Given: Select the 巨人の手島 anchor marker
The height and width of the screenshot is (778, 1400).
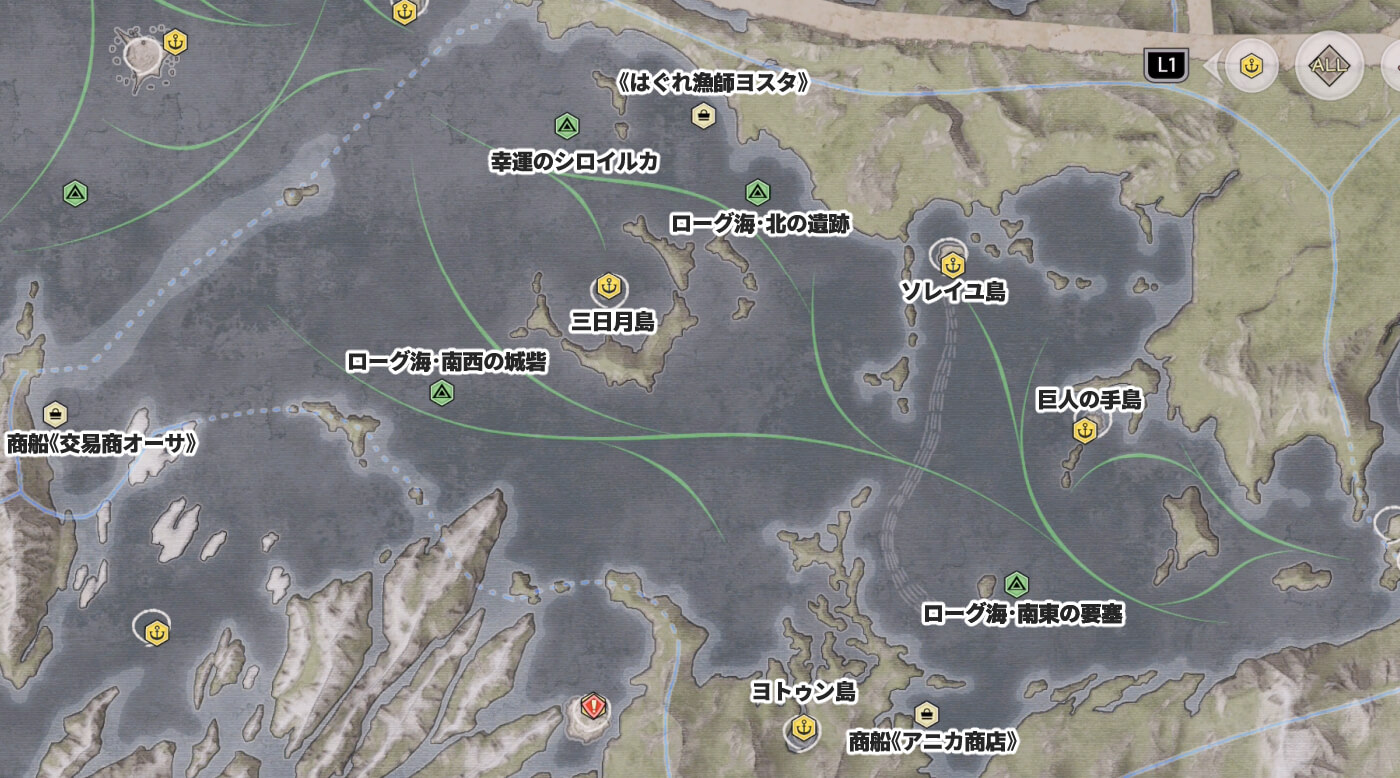Looking at the screenshot, I should (1085, 429).
